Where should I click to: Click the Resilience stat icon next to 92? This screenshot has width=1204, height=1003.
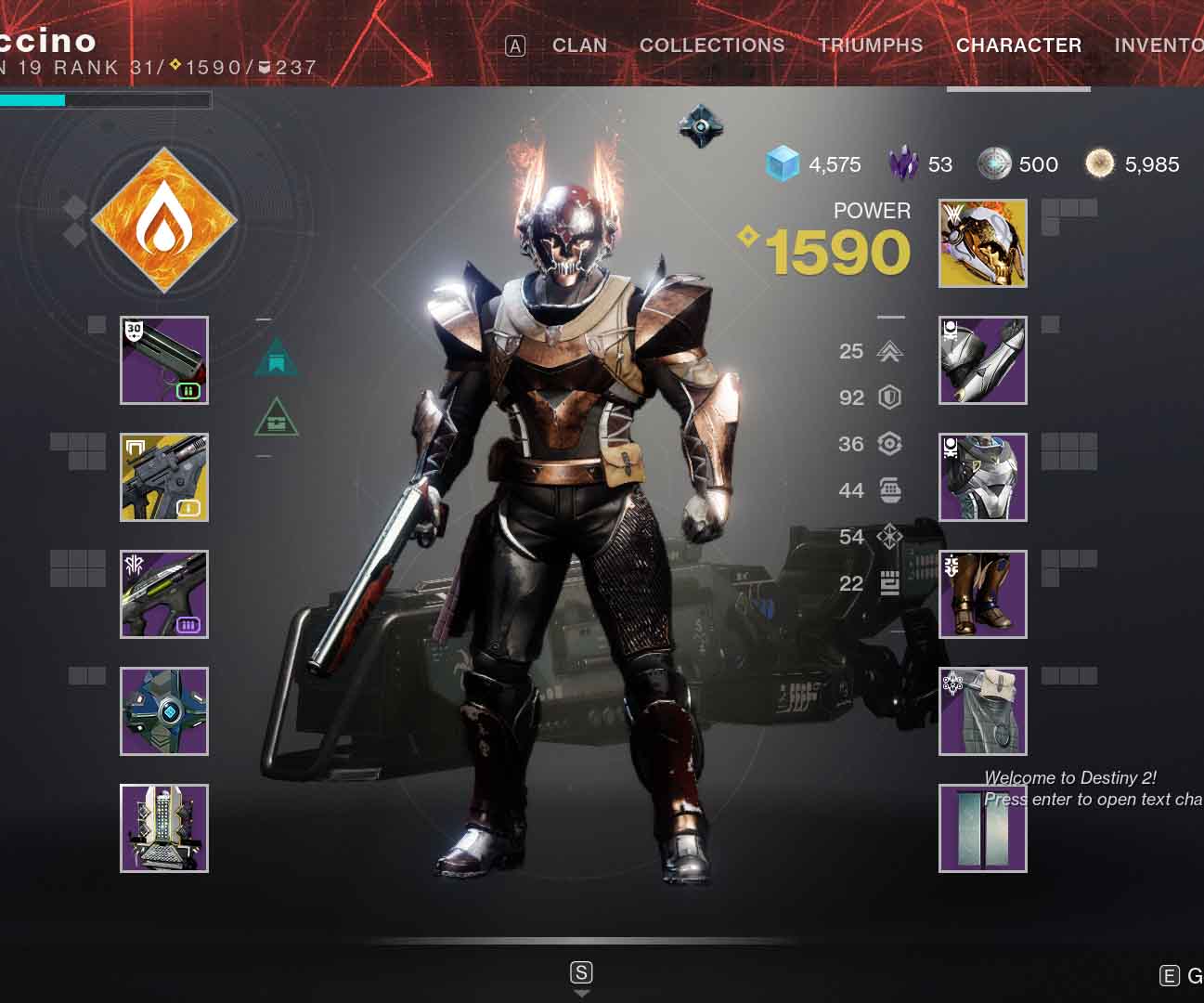coord(888,397)
